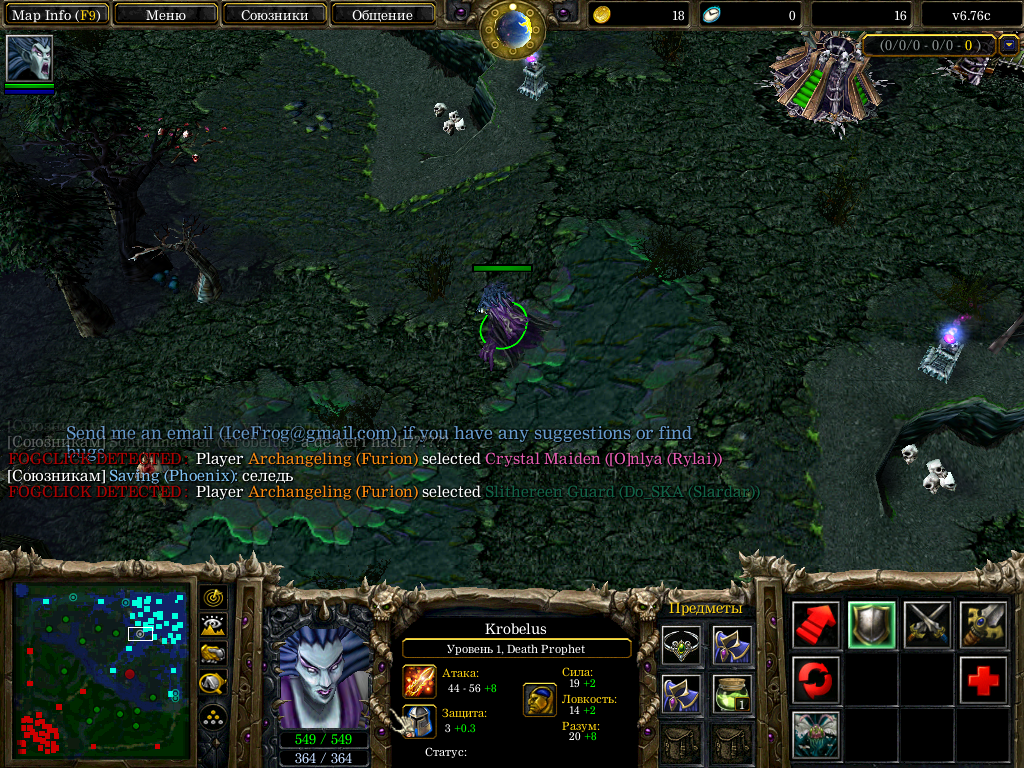
Task: Expand the scoreboard dropdown arrow
Action: click(1009, 45)
